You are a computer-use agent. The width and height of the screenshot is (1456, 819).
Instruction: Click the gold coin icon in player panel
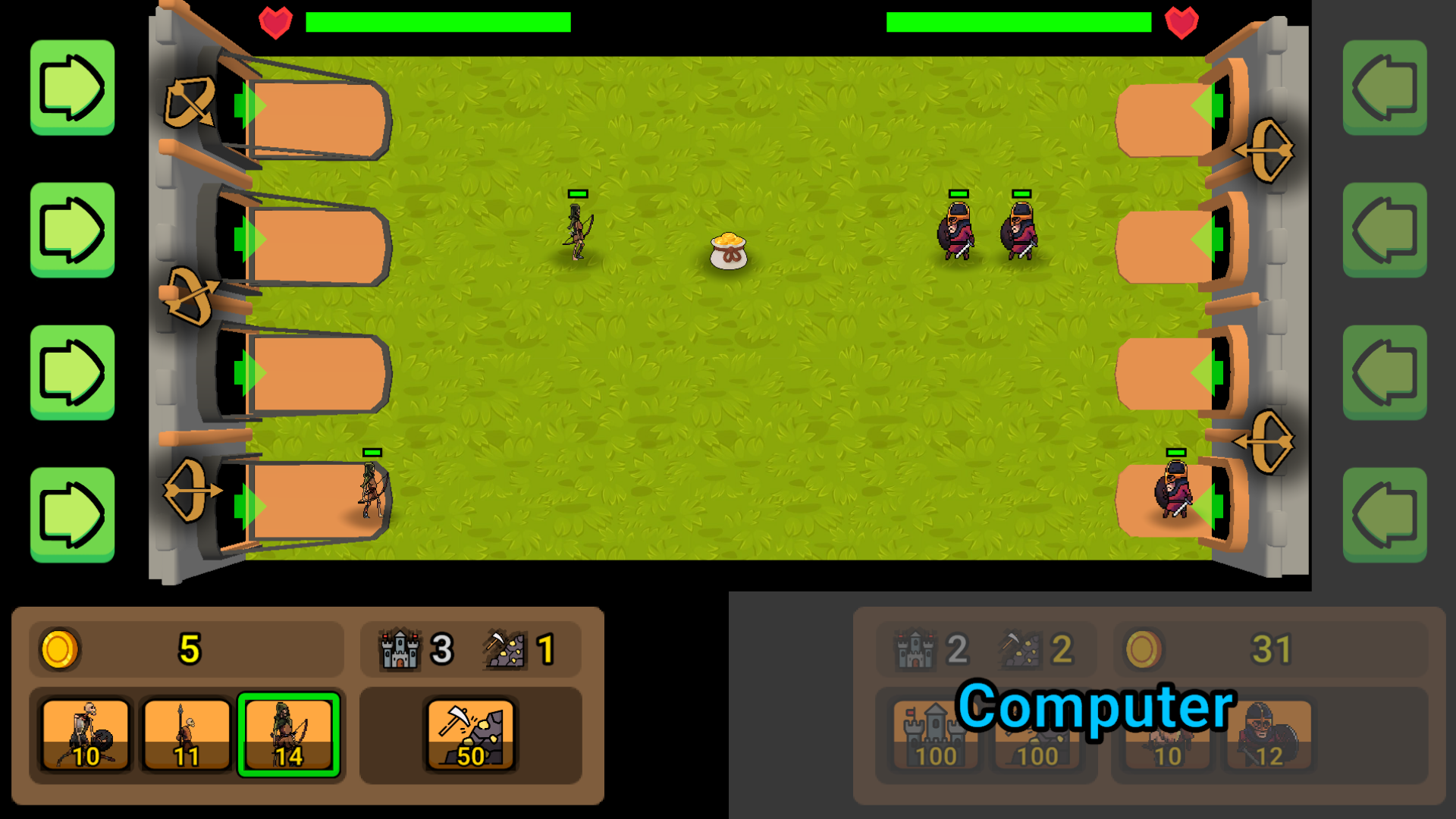60,649
